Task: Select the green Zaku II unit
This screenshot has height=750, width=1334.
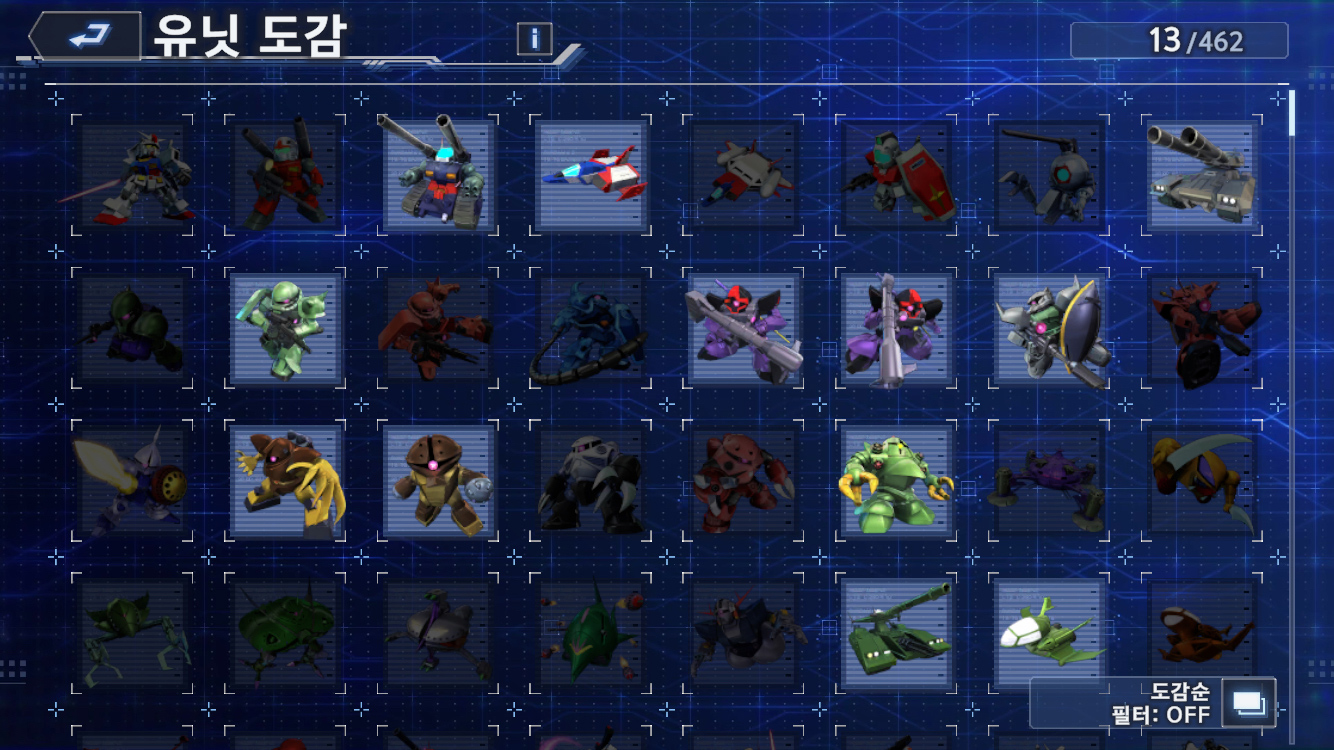Action: click(286, 328)
